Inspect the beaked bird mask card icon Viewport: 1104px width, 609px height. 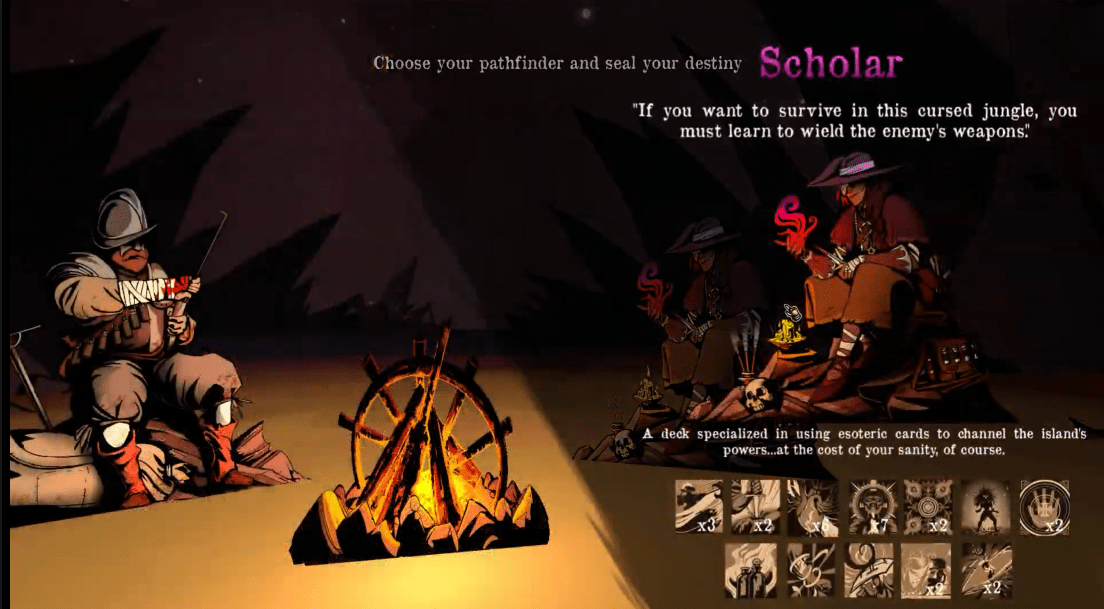point(869,570)
